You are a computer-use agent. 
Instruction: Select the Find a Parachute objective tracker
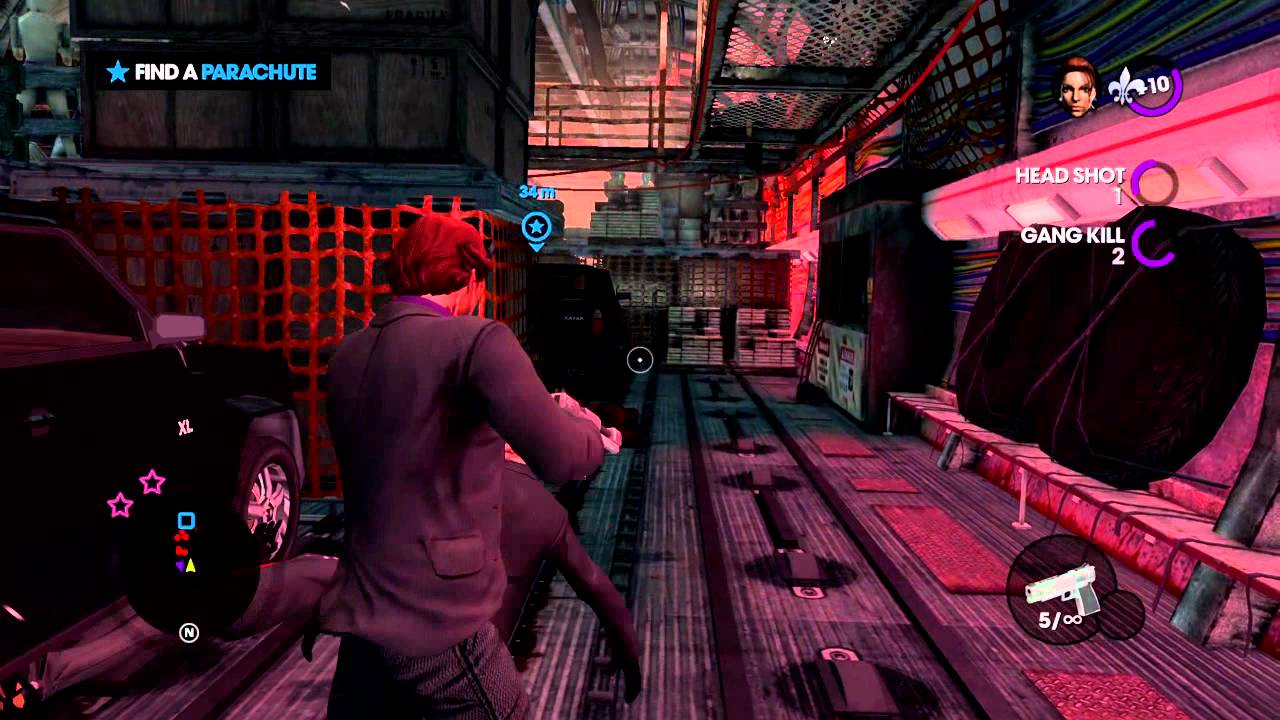tap(212, 72)
